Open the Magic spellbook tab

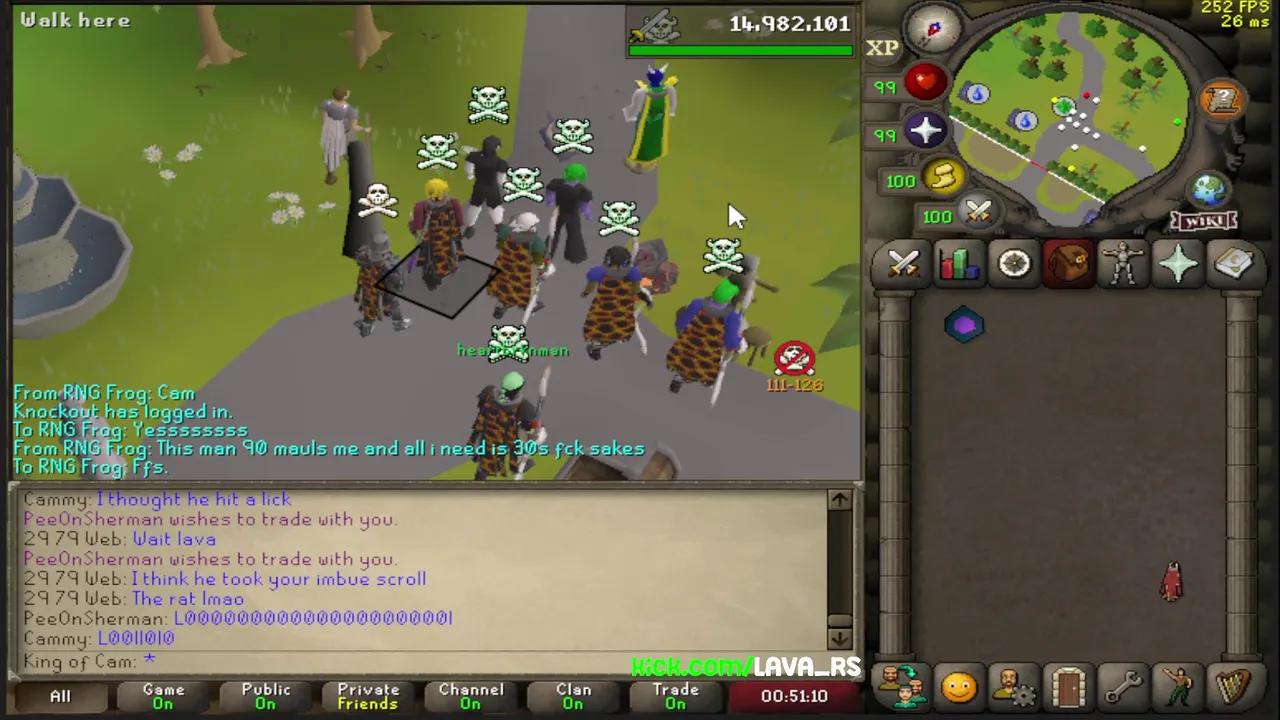tap(1231, 262)
